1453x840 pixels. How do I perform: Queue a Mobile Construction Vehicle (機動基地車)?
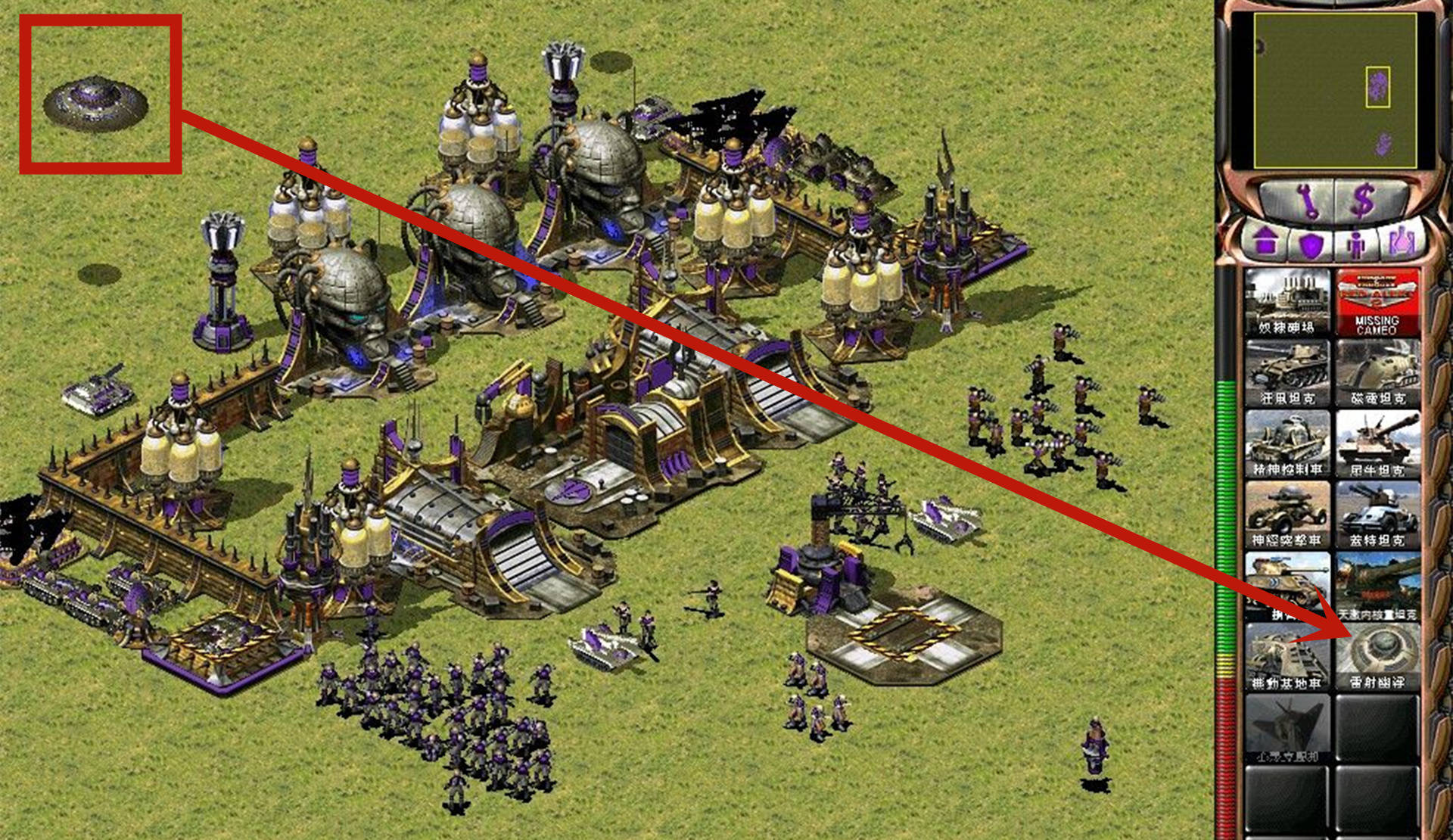[1287, 656]
